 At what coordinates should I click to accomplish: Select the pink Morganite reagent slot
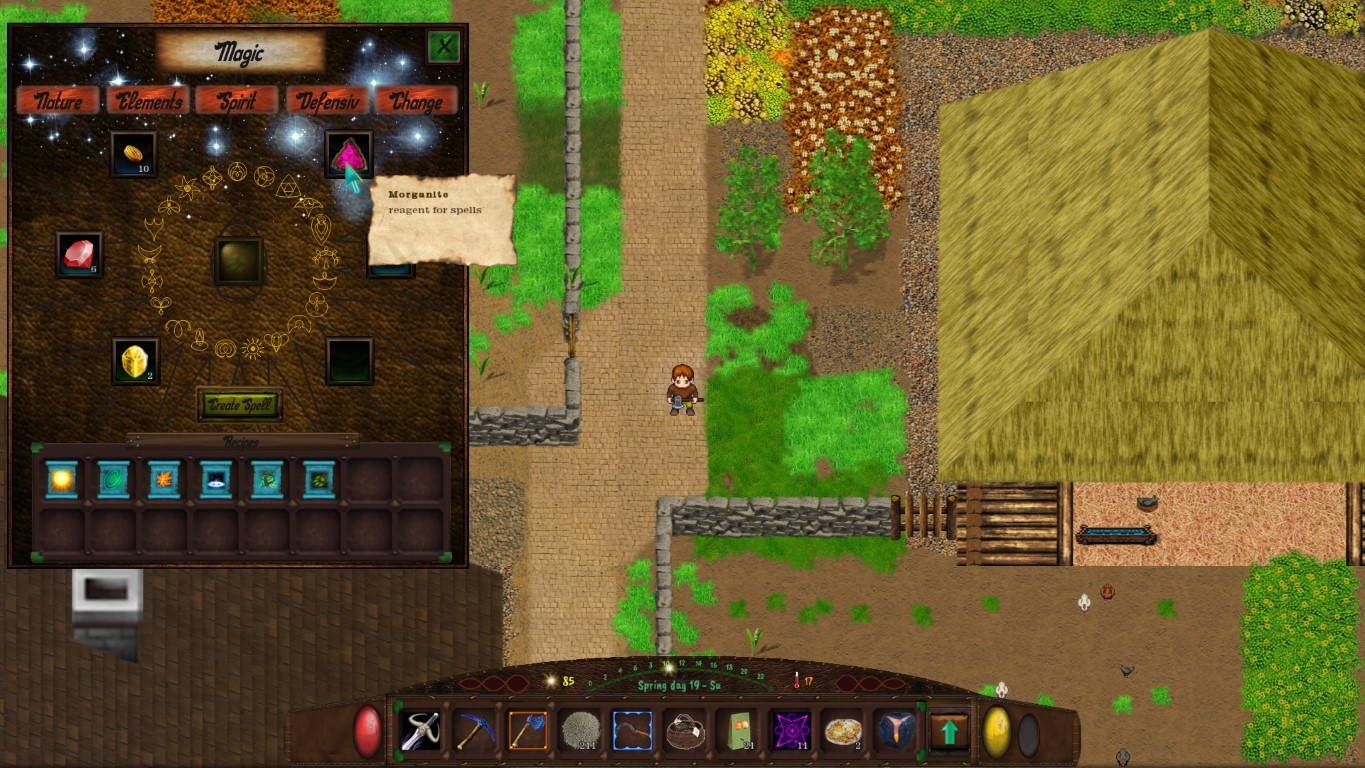point(348,154)
